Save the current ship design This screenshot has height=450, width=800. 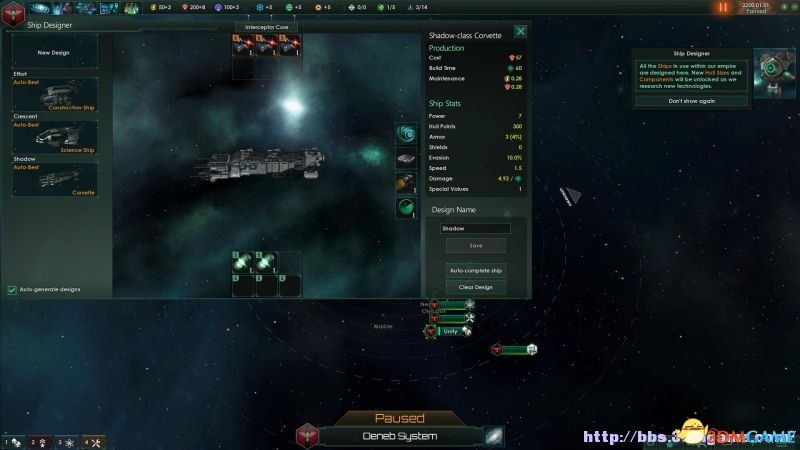click(x=476, y=245)
